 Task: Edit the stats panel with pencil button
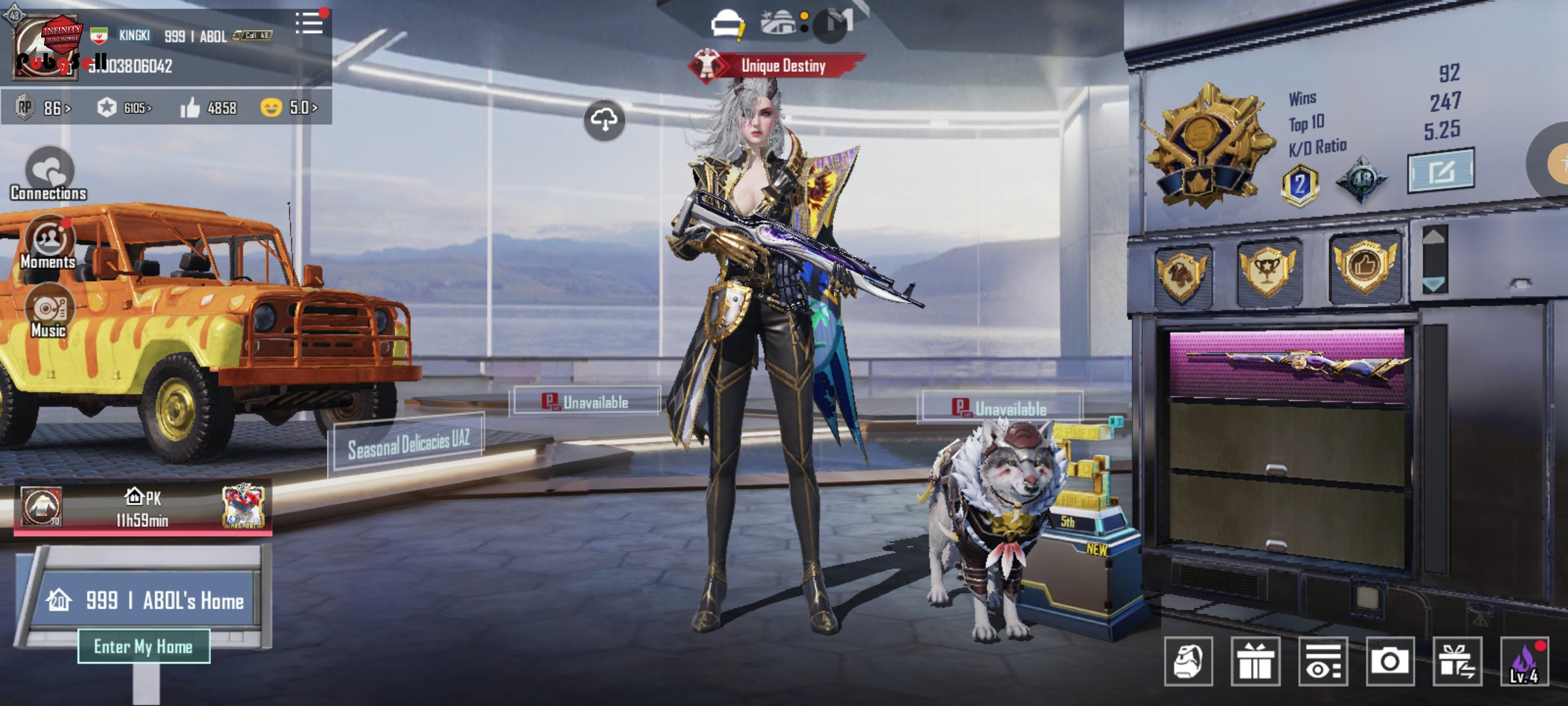point(1441,171)
